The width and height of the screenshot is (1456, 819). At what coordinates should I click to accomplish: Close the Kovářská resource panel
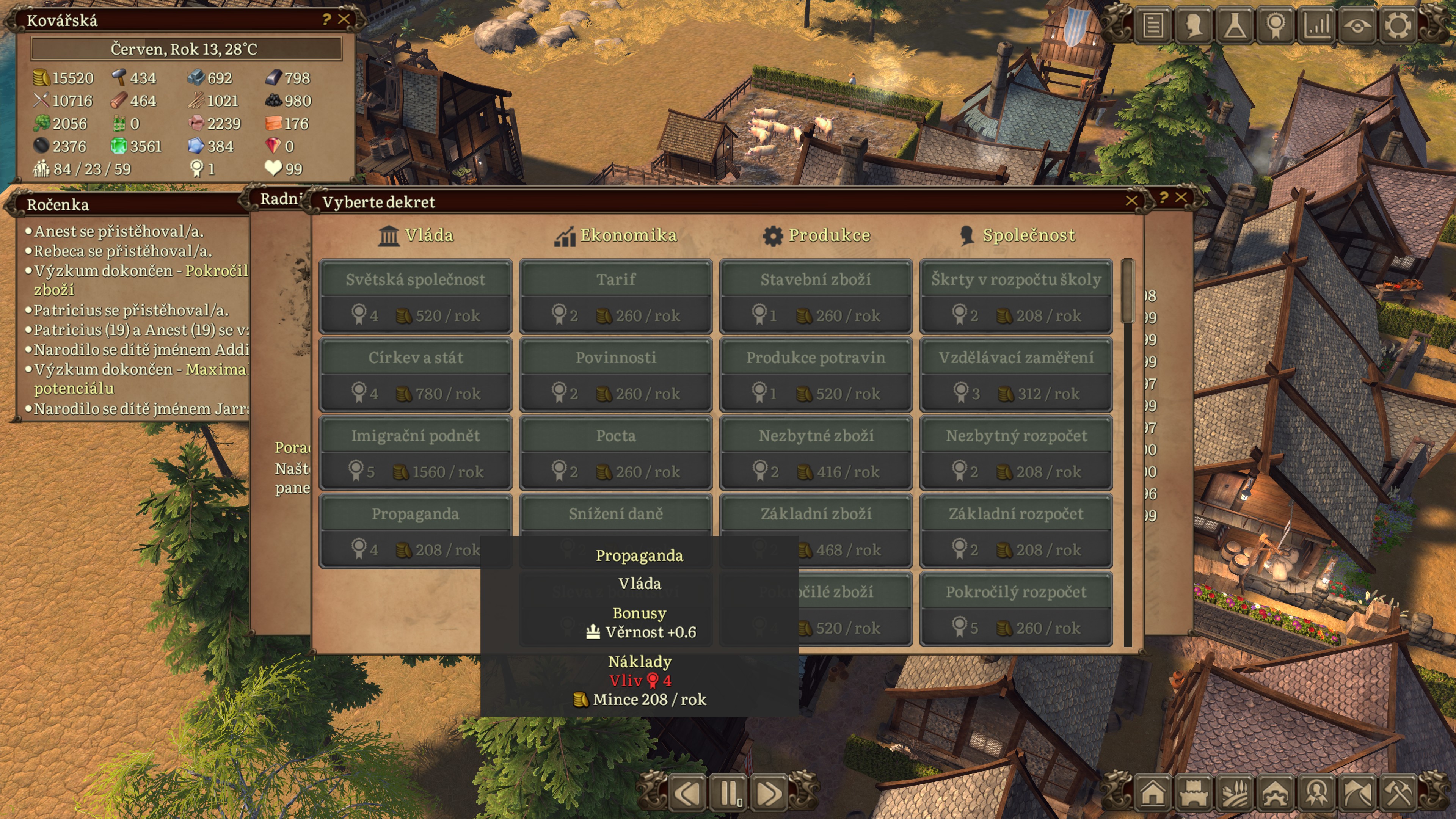(x=344, y=19)
